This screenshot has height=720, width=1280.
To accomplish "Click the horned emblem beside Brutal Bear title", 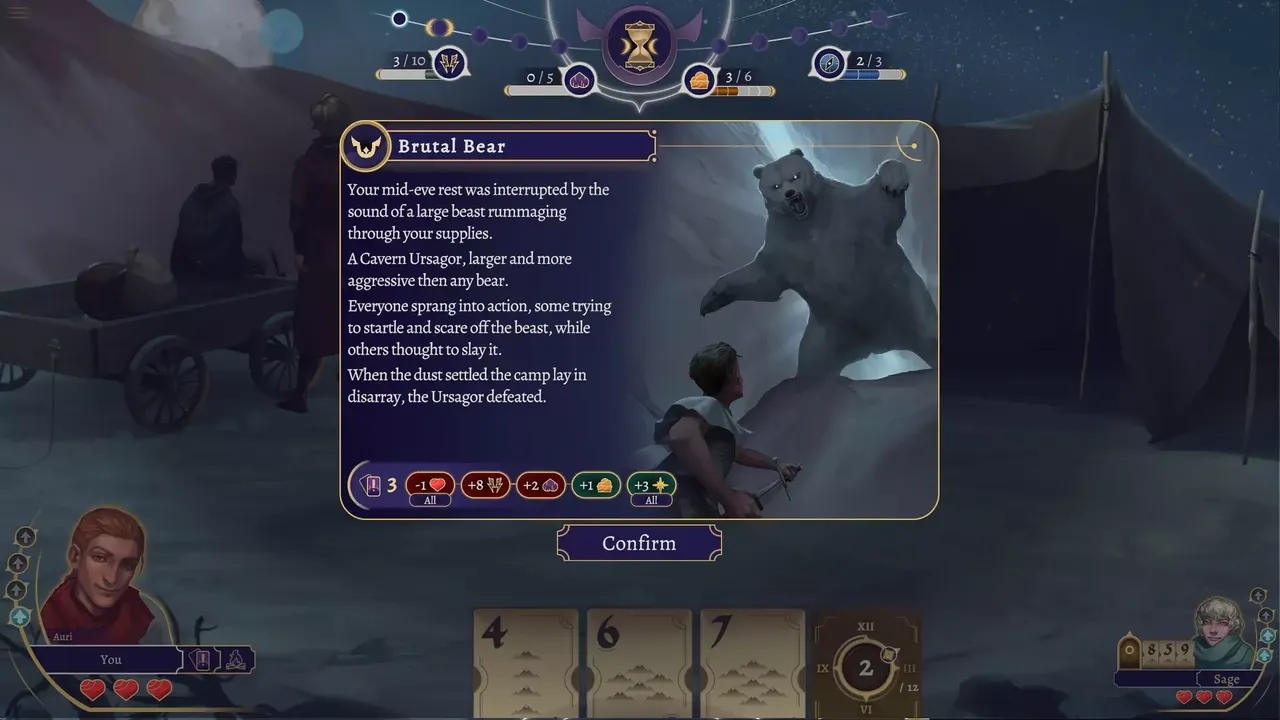I will [365, 147].
